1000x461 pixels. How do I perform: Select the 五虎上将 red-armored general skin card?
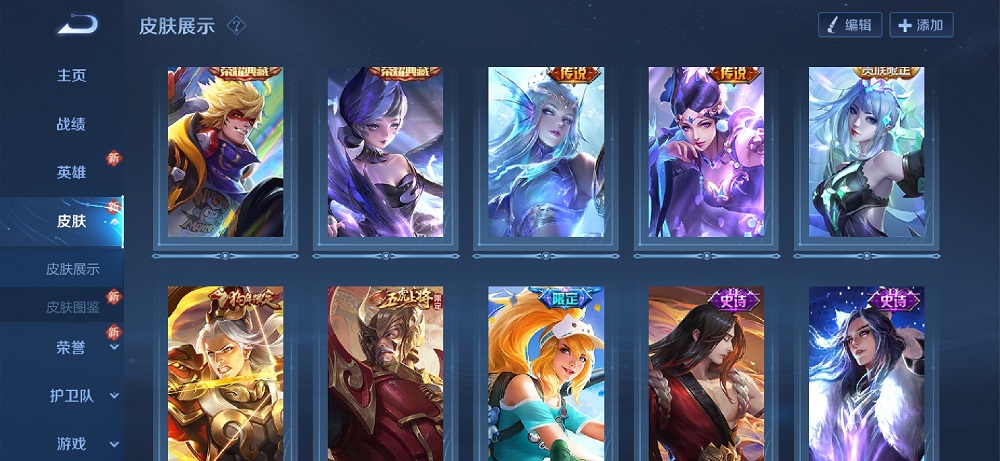point(385,374)
